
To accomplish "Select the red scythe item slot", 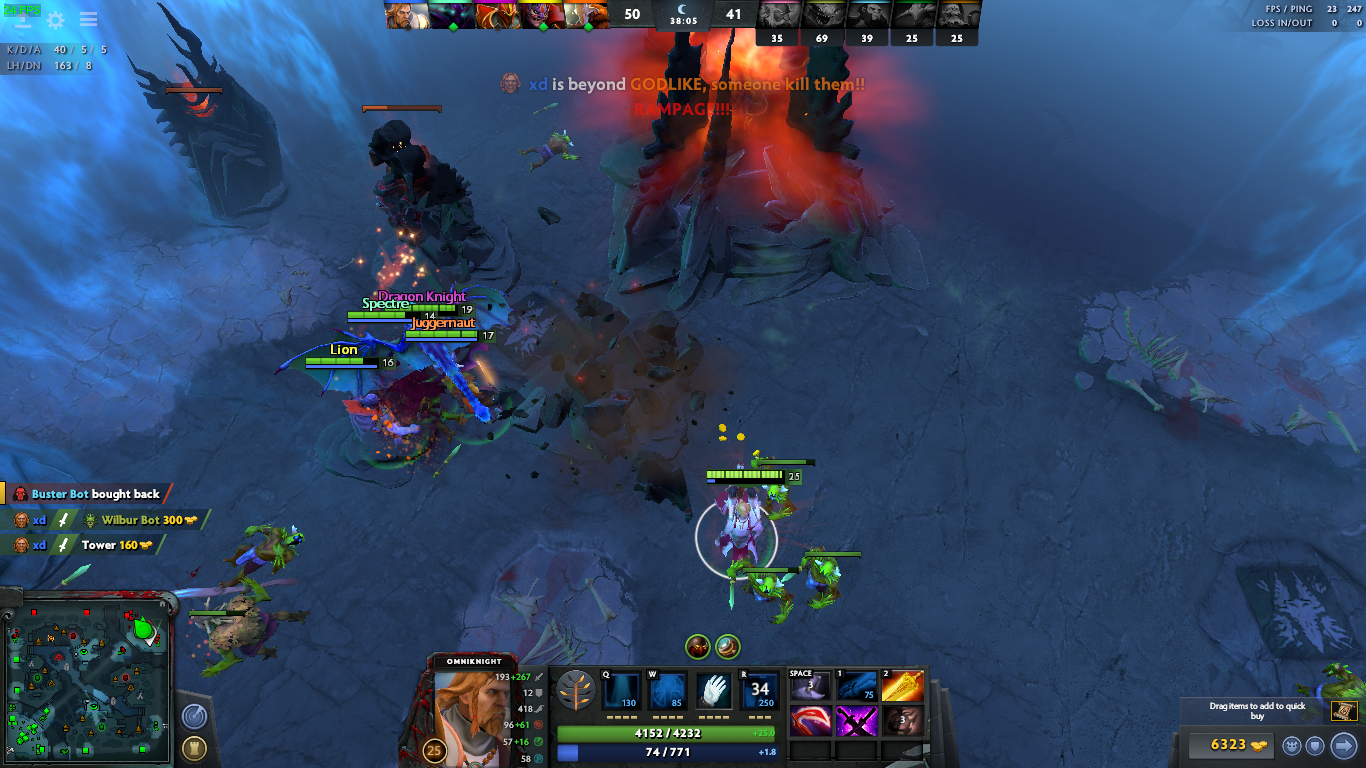I will (x=810, y=720).
